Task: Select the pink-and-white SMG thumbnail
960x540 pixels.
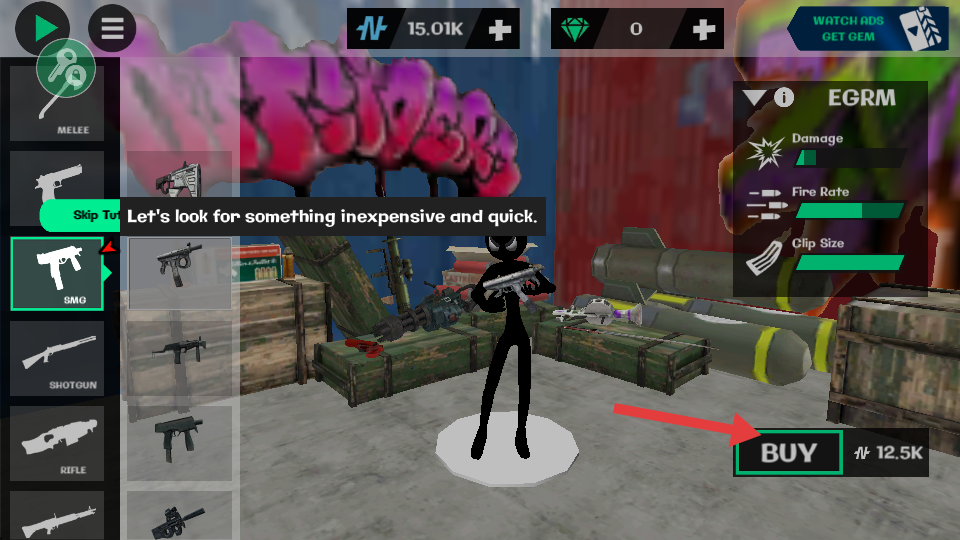Action: tap(180, 180)
